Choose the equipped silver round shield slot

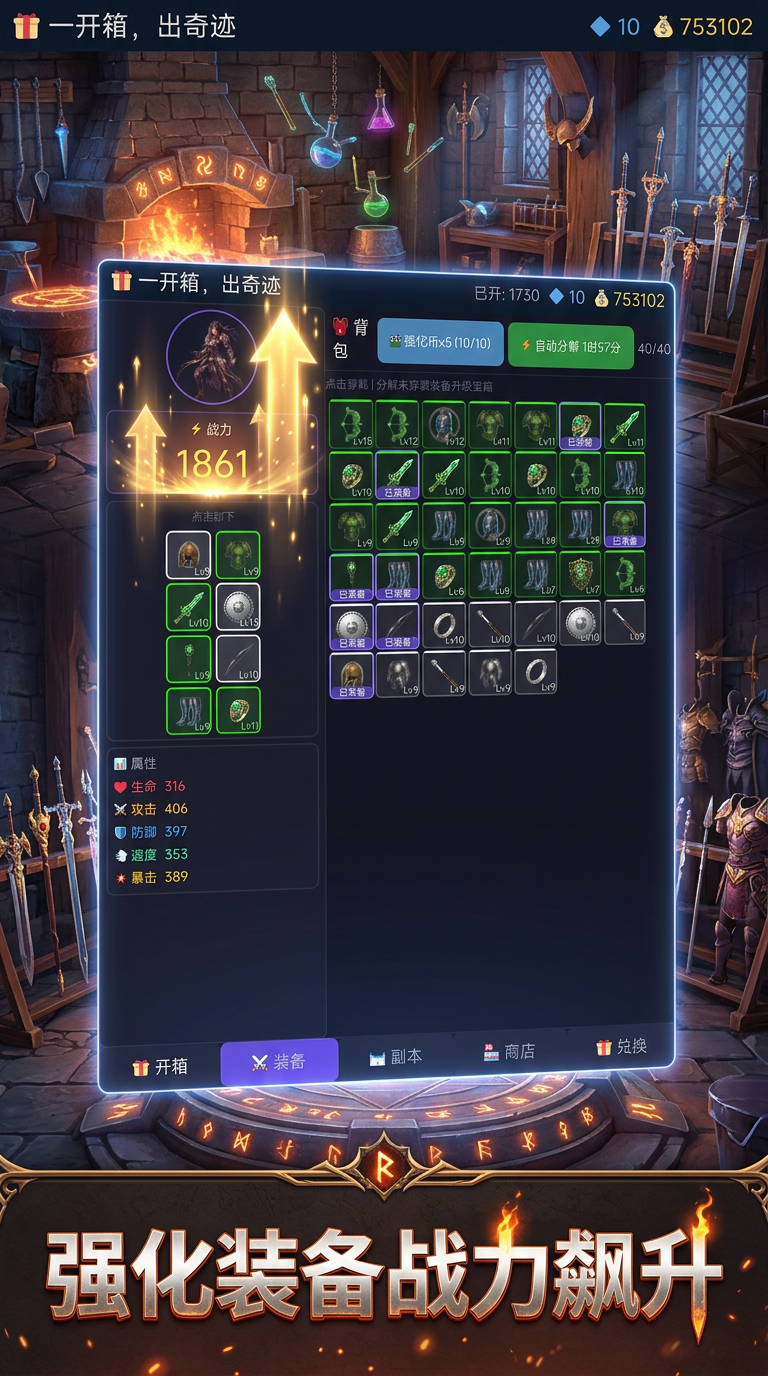coord(238,607)
